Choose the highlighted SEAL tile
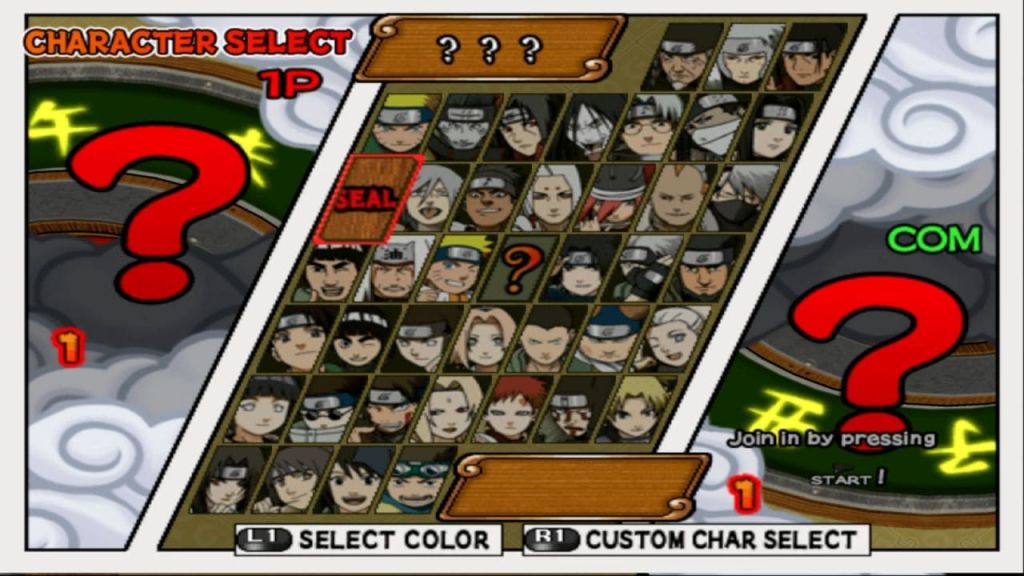Viewport: 1024px width, 576px height. pyautogui.click(x=368, y=198)
